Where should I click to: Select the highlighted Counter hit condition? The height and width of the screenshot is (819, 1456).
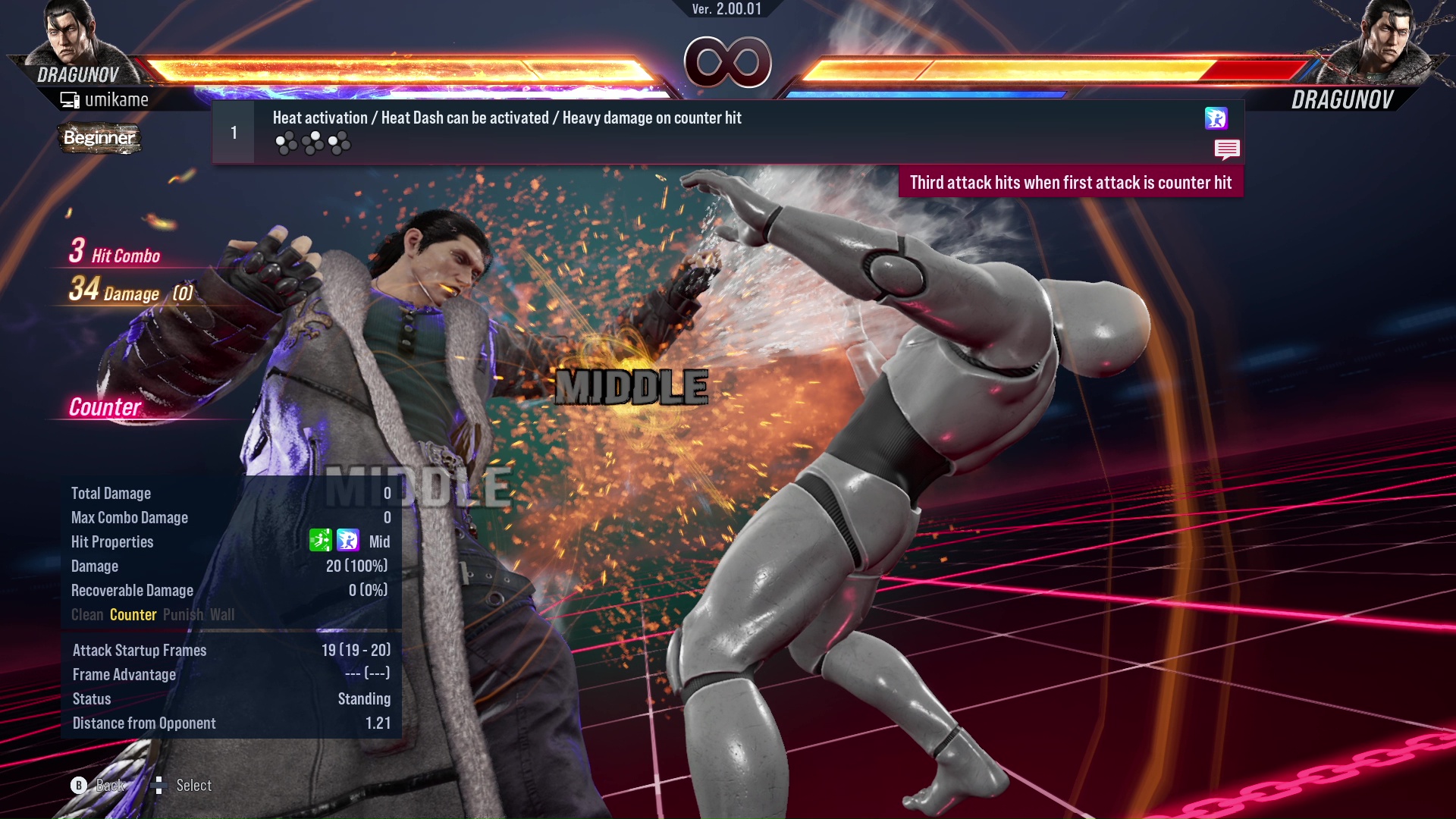(133, 614)
